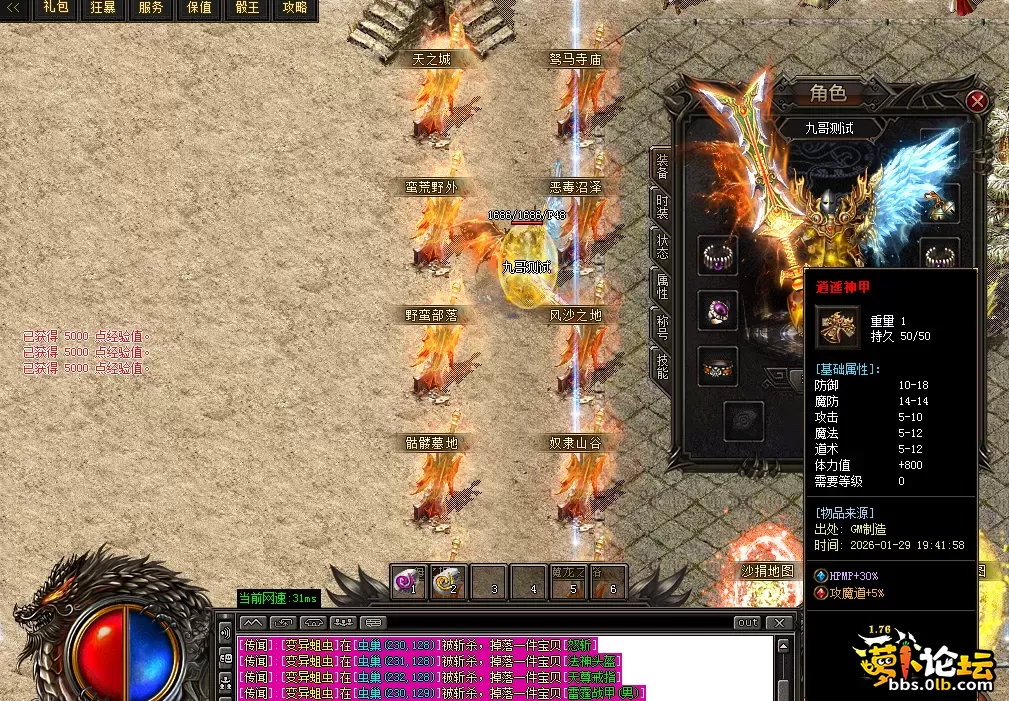Viewport: 1009px width, 701px height.
Task: Open the 攻略 strategy guide
Action: (x=295, y=8)
